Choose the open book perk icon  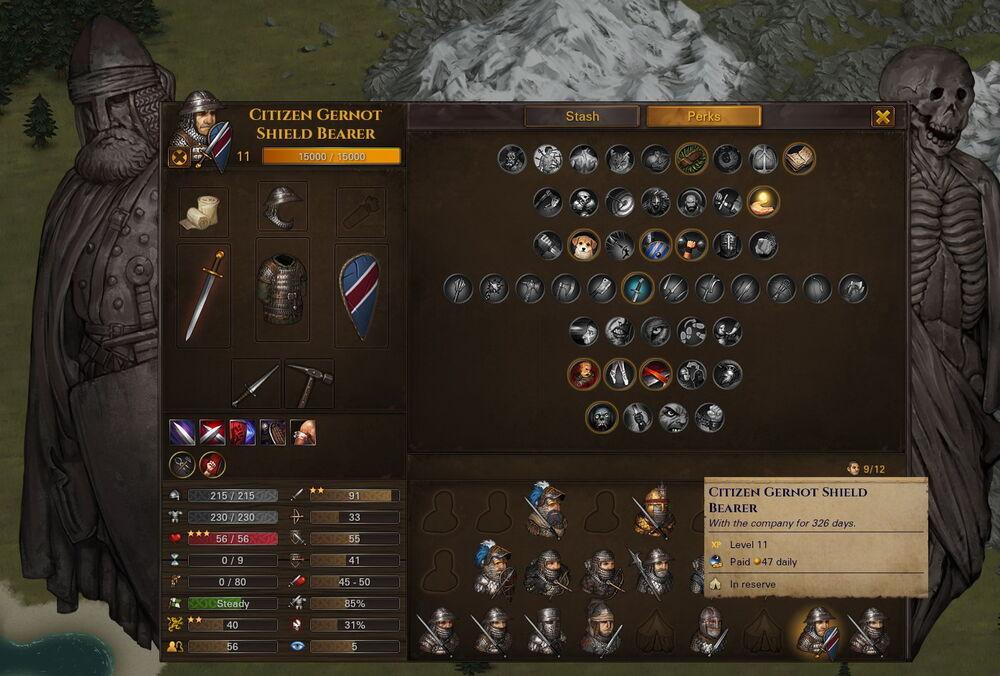pyautogui.click(x=799, y=158)
